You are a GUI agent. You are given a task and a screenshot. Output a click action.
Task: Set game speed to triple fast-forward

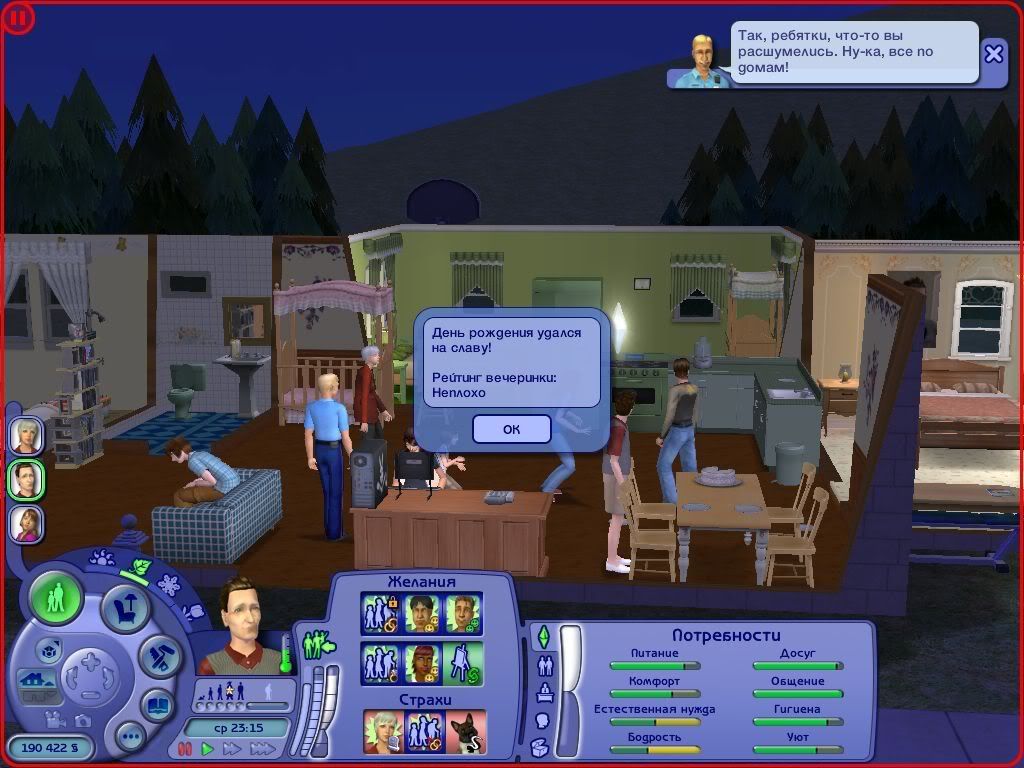coord(262,748)
